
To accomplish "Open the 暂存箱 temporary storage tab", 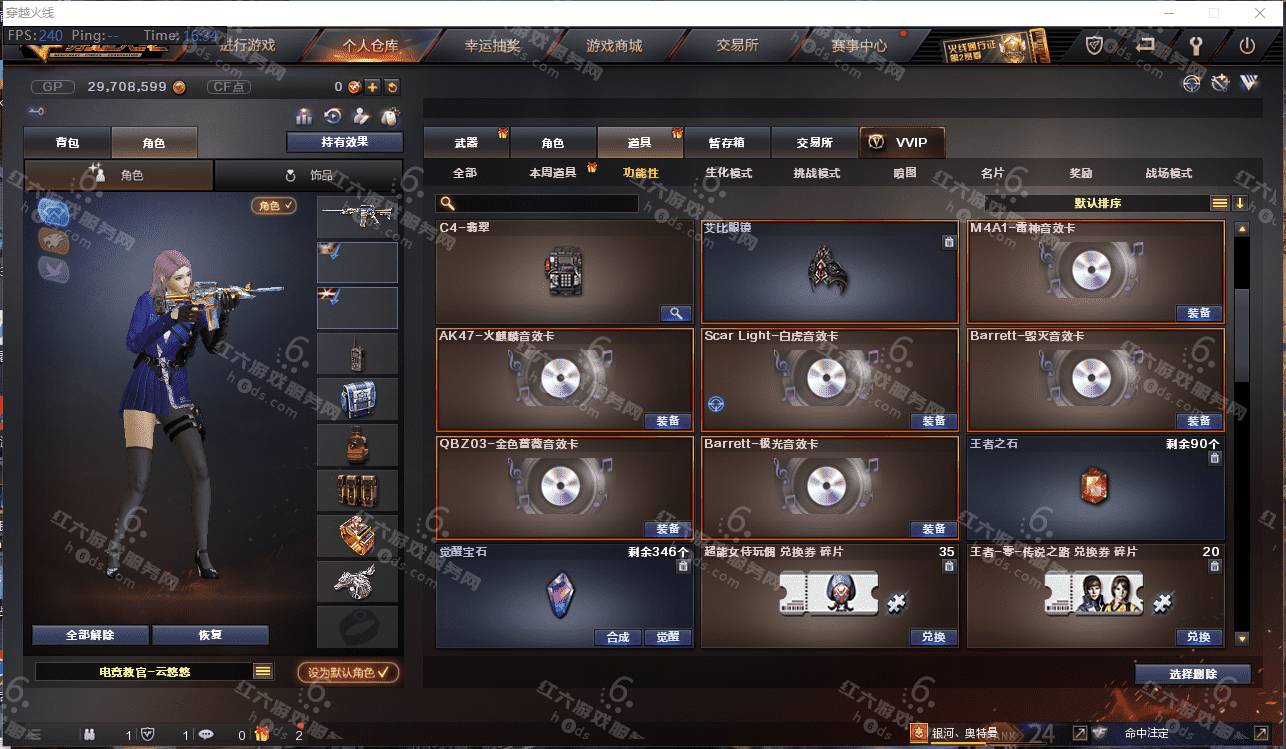I will point(727,143).
